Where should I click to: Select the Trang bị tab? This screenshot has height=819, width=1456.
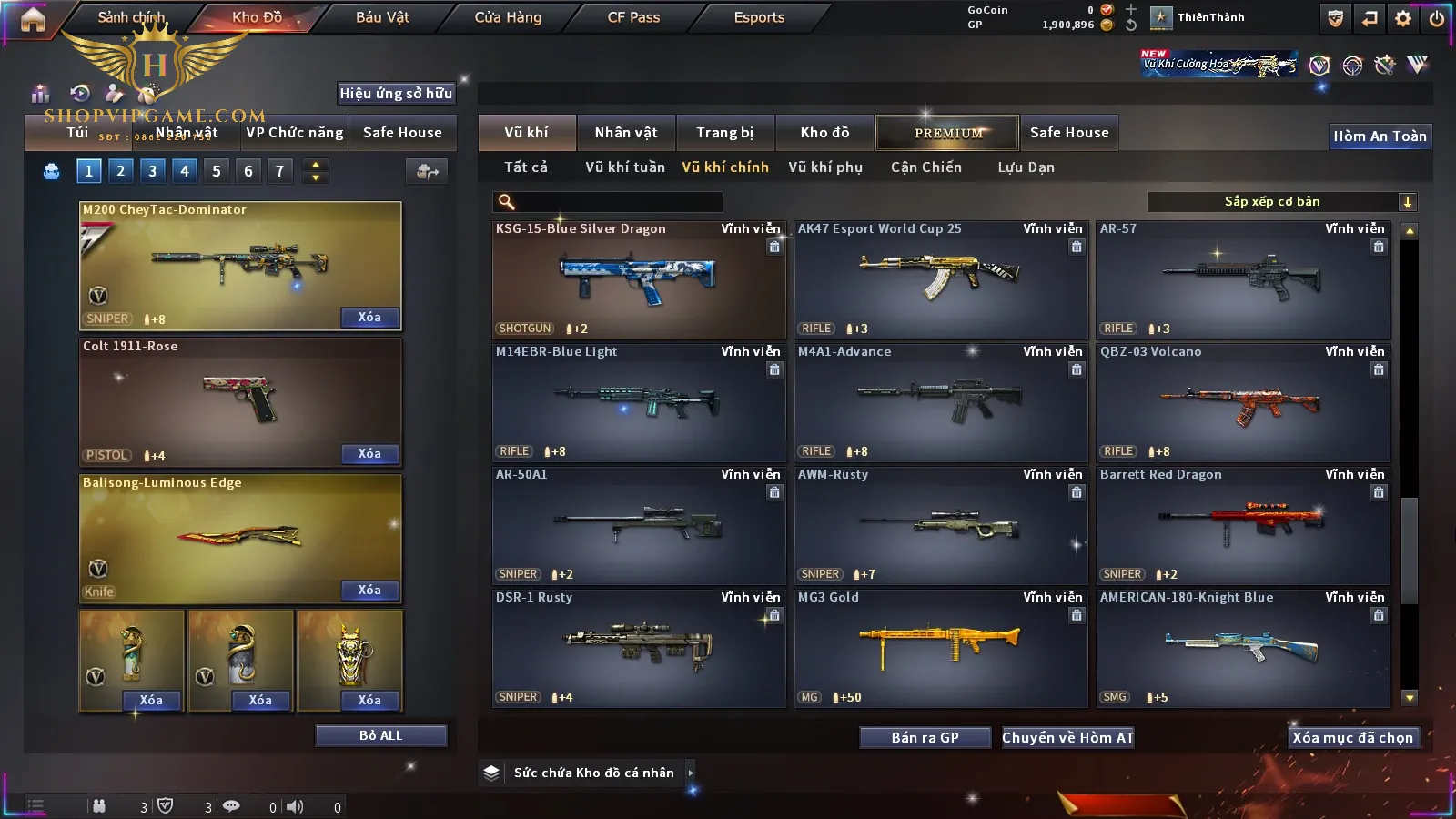pyautogui.click(x=724, y=133)
